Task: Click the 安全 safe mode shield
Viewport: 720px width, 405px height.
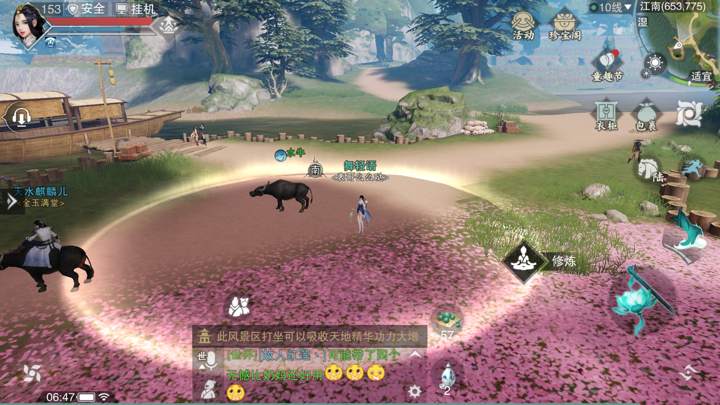Action: 85,9
